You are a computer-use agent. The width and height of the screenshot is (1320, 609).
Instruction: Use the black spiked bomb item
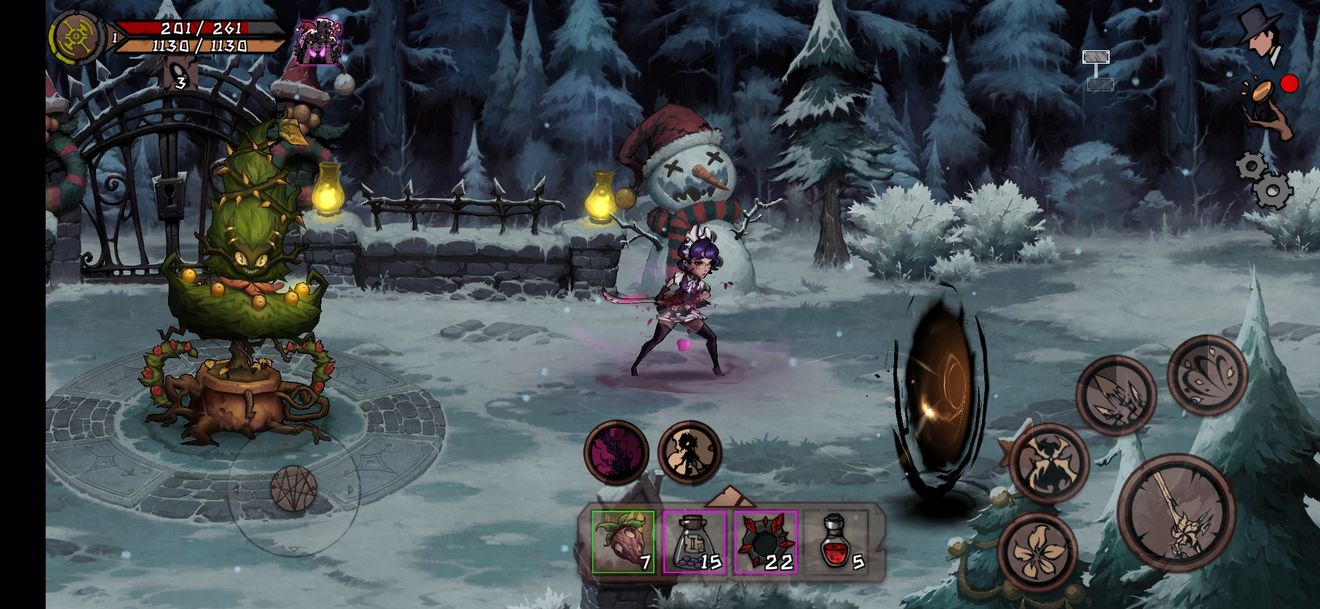point(765,542)
